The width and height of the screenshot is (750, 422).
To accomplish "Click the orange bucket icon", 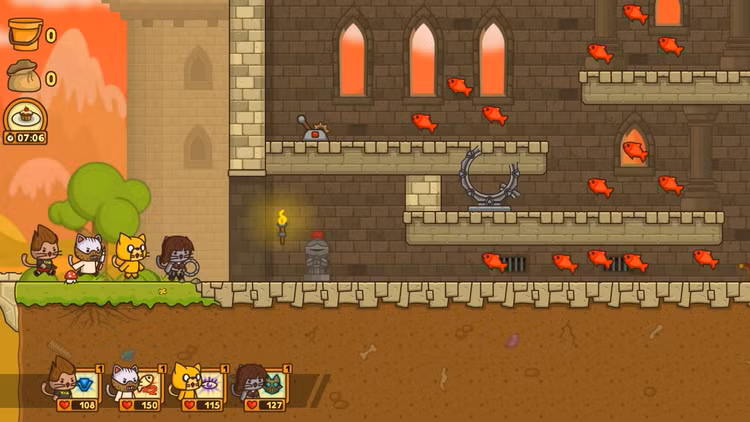I will coord(24,35).
